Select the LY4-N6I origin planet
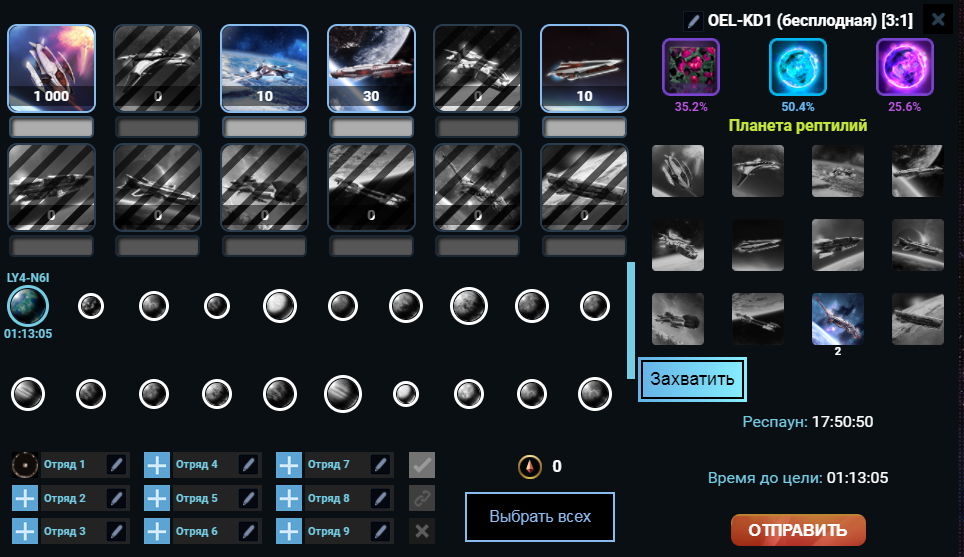 click(x=26, y=305)
